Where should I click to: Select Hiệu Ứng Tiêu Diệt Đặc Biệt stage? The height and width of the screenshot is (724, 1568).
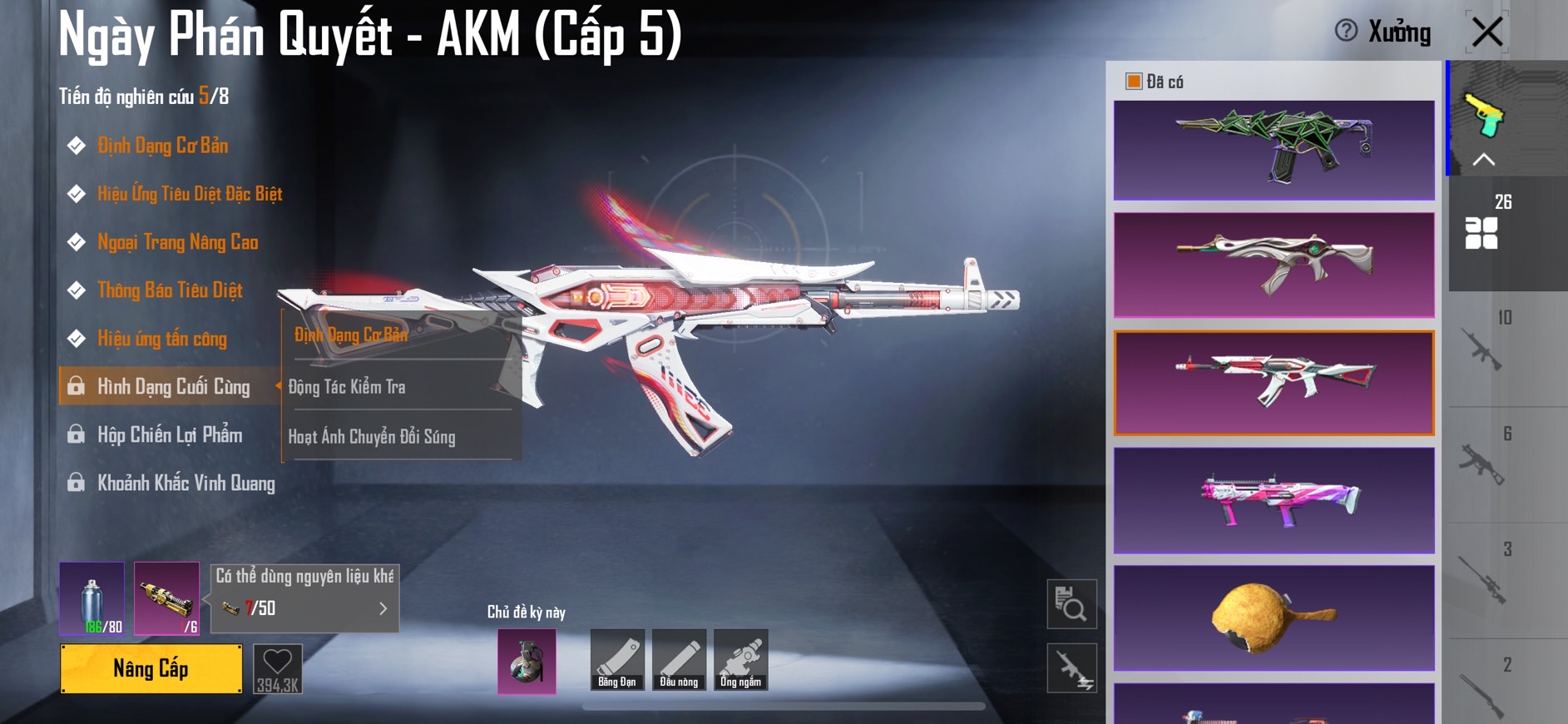click(190, 194)
